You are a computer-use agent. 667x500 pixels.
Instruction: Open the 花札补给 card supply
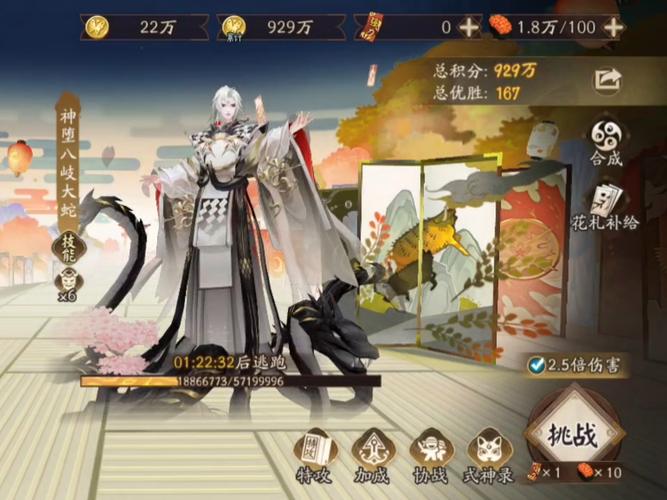tap(605, 207)
